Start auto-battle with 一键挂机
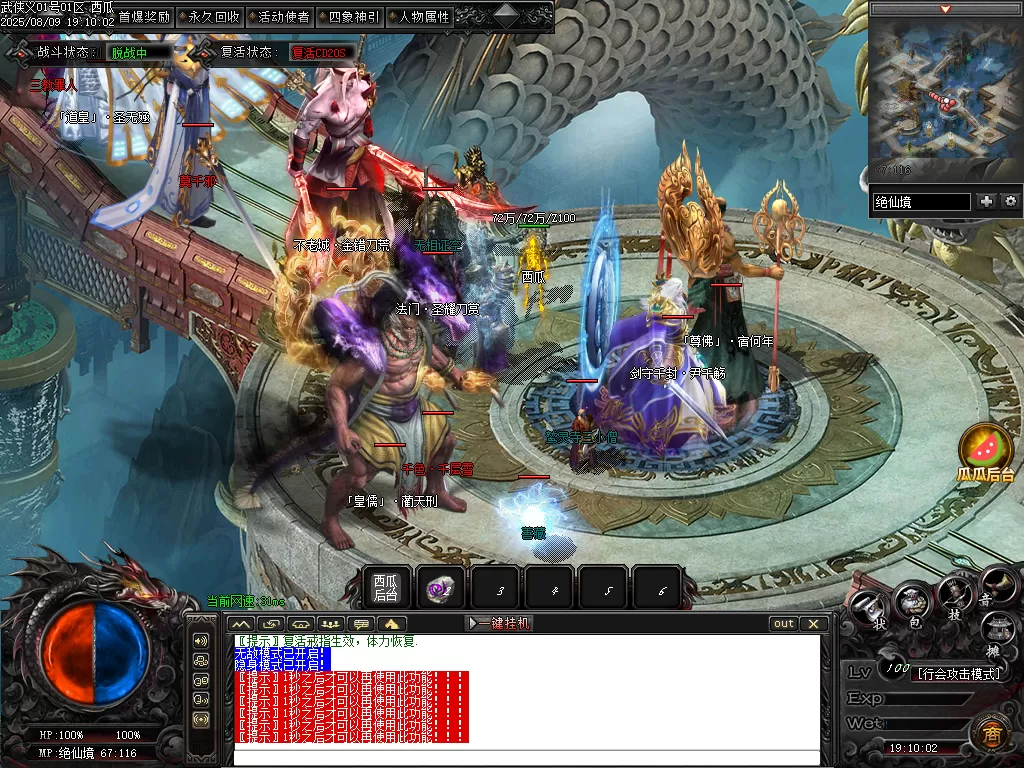Screen dimensions: 1024x768 click(499, 623)
